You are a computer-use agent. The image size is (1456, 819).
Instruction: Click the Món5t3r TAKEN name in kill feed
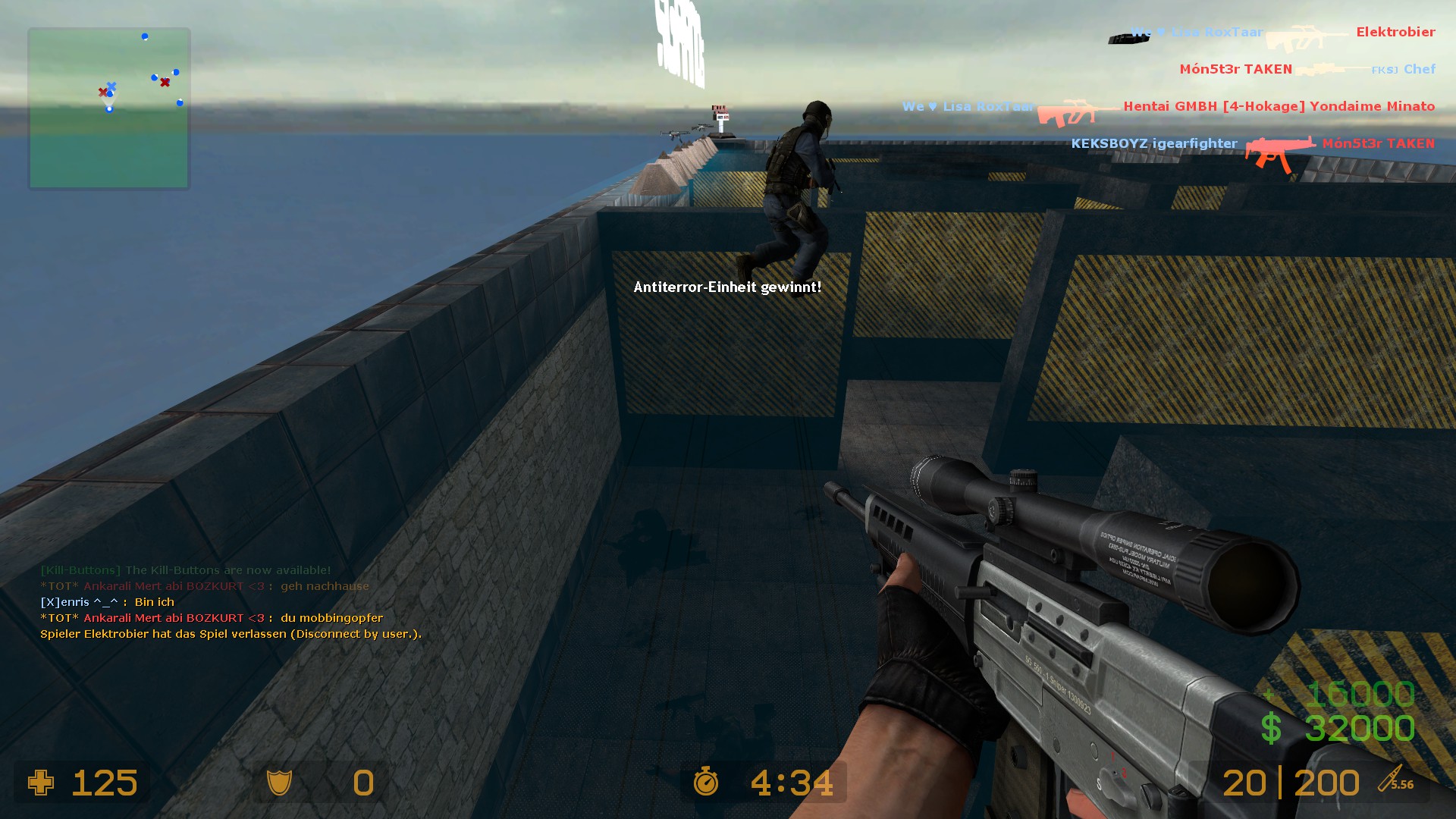tap(1235, 68)
